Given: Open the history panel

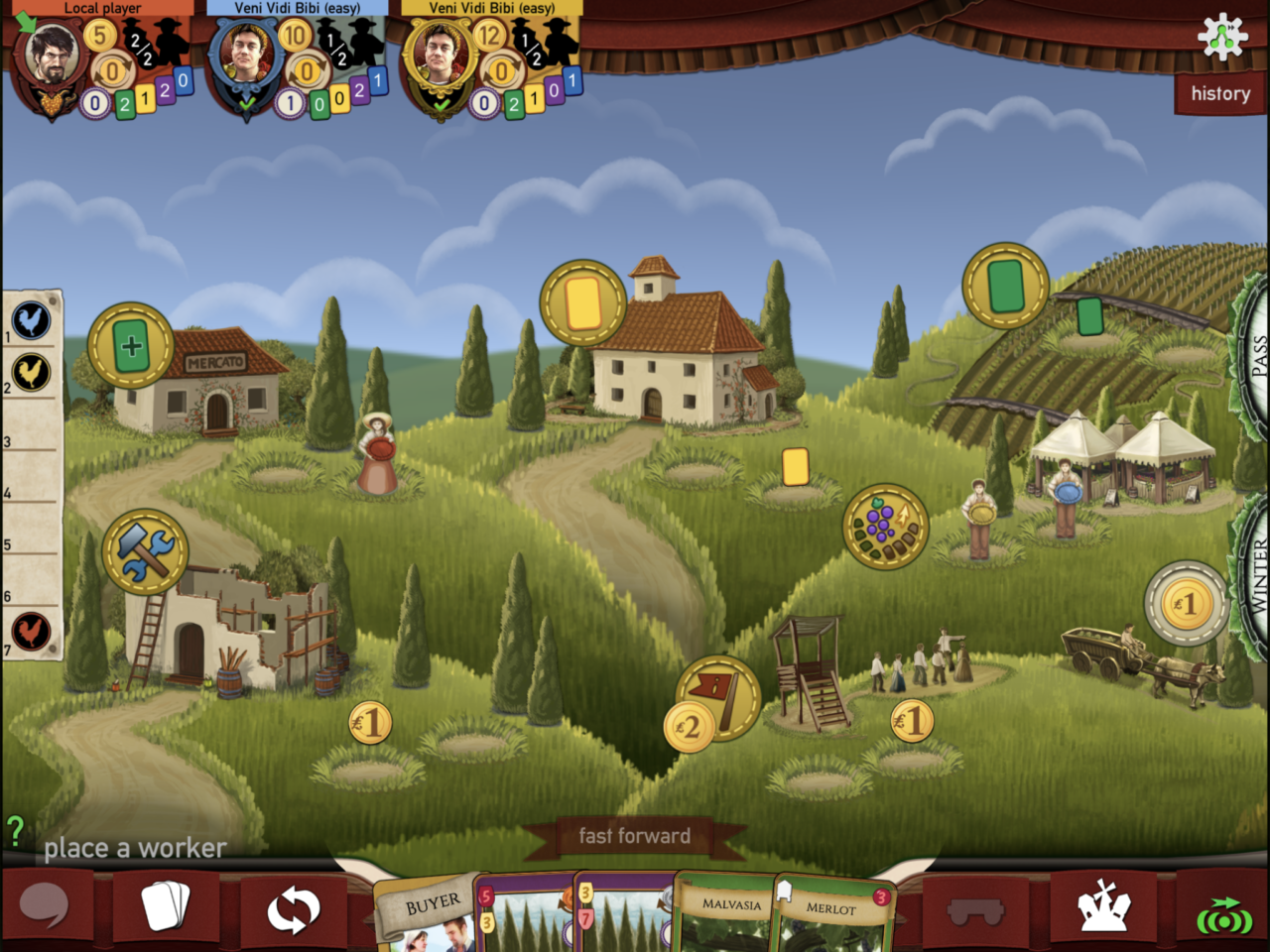Looking at the screenshot, I should click(1219, 93).
